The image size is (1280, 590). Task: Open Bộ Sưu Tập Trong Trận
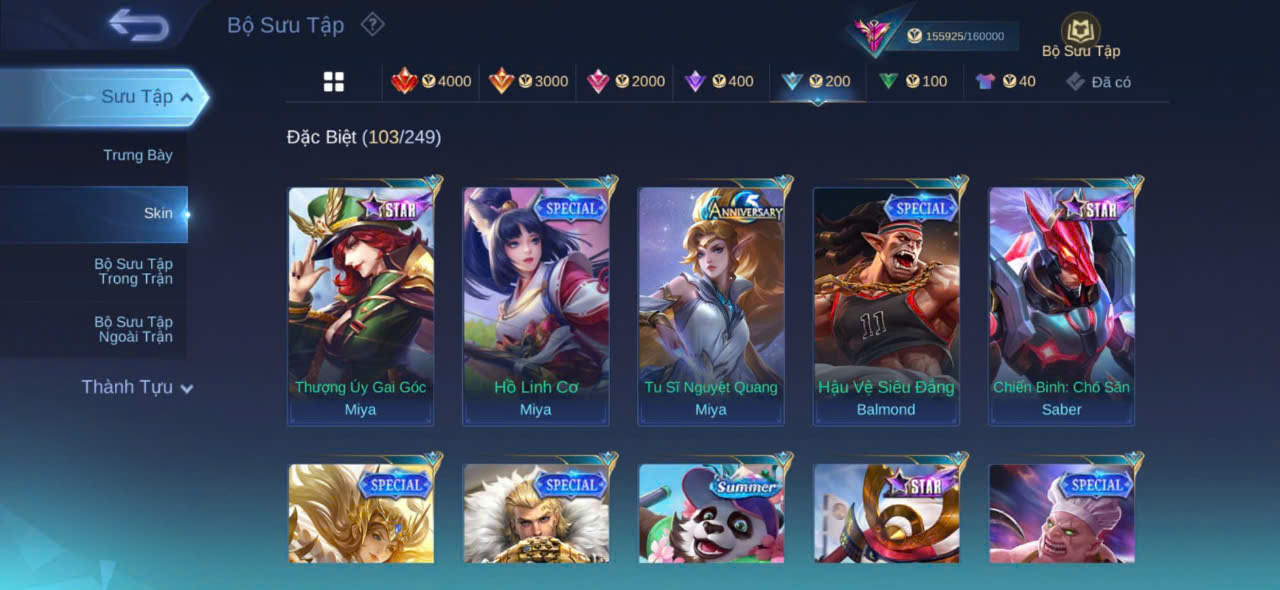click(x=133, y=271)
